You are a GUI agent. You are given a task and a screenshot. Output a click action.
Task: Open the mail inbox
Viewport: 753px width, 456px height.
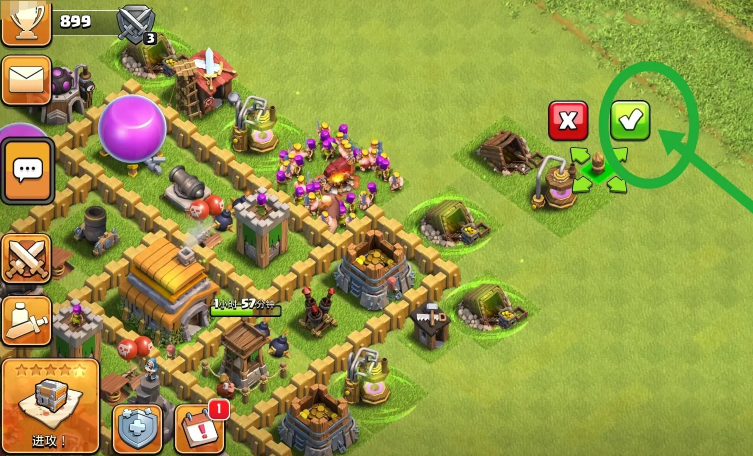pyautogui.click(x=25, y=80)
